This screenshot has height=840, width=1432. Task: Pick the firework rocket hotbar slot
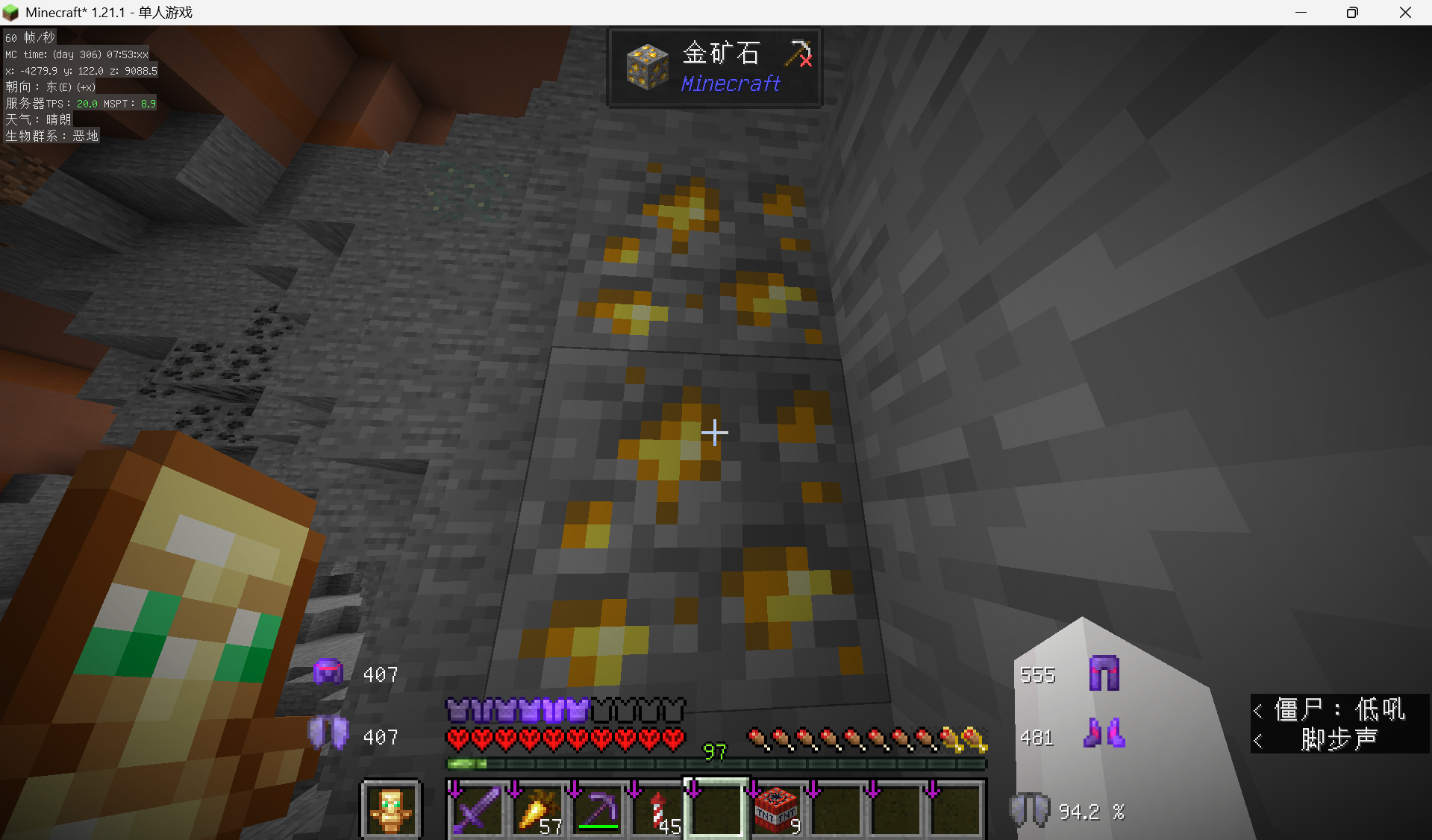click(x=655, y=809)
